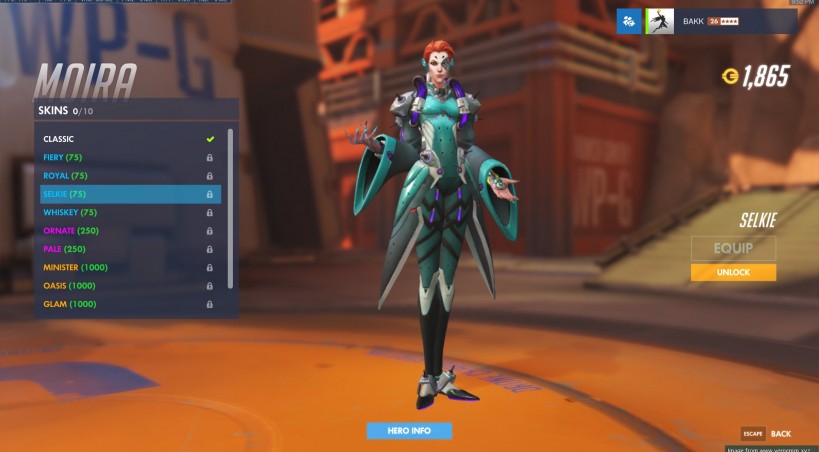This screenshot has height=452, width=819.
Task: Open Hero Info
Action: (x=408, y=431)
